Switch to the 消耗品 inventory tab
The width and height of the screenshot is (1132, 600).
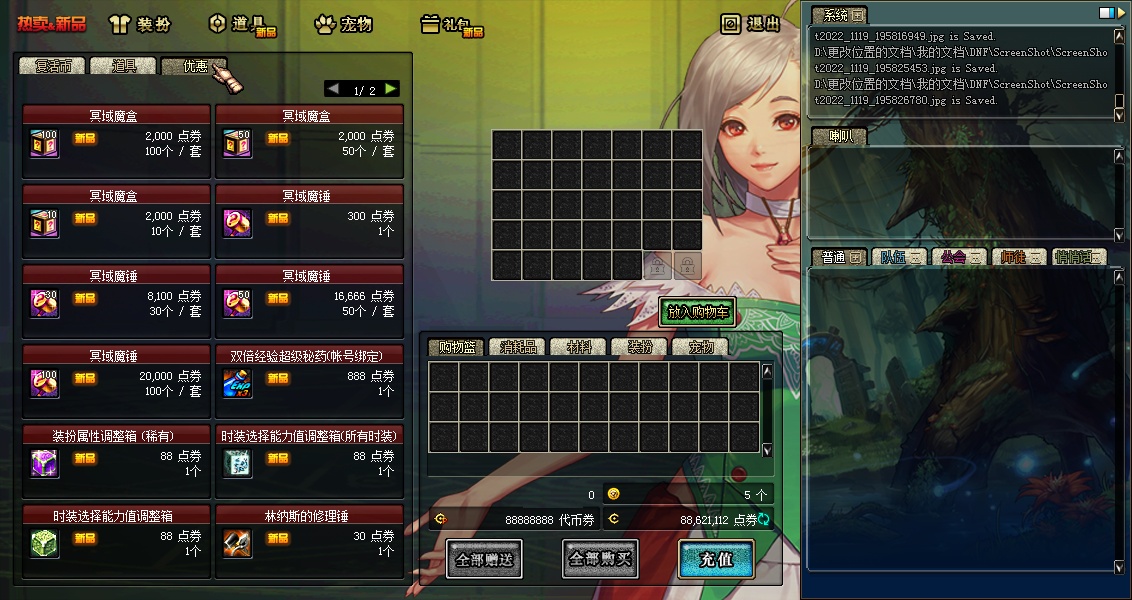(x=518, y=347)
